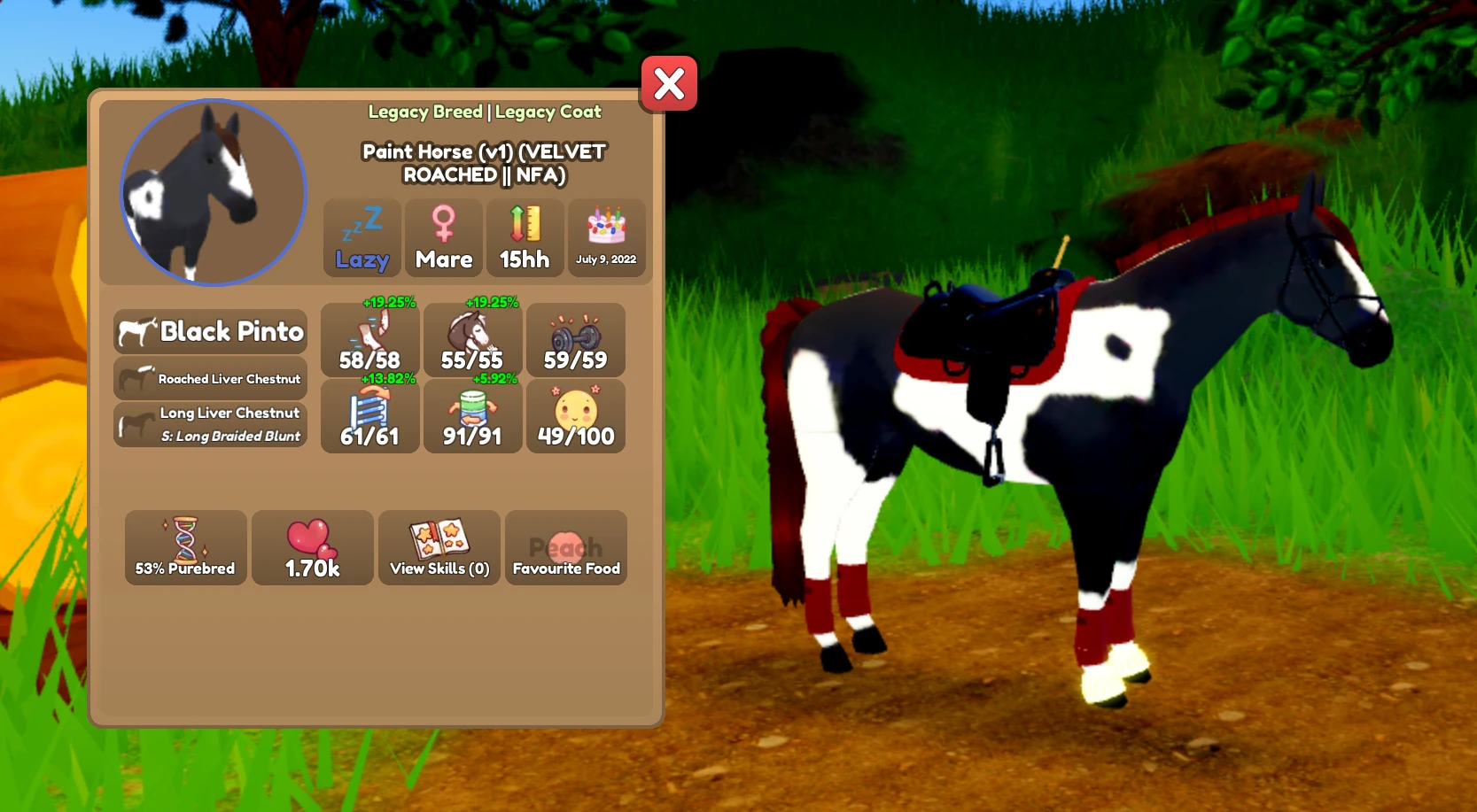
Task: Click the Black Pinto coat entry
Action: coord(210,332)
